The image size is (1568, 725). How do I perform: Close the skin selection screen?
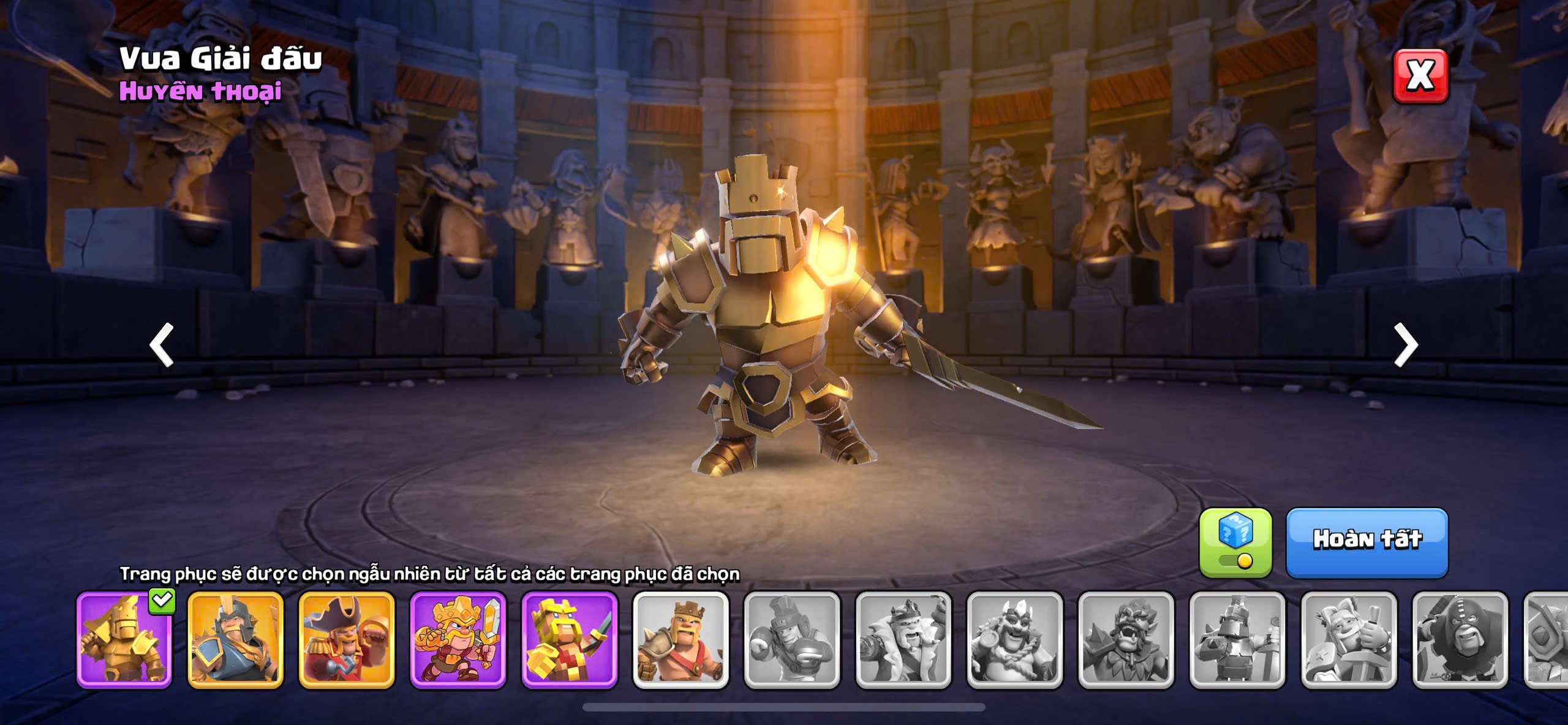pyautogui.click(x=1420, y=76)
